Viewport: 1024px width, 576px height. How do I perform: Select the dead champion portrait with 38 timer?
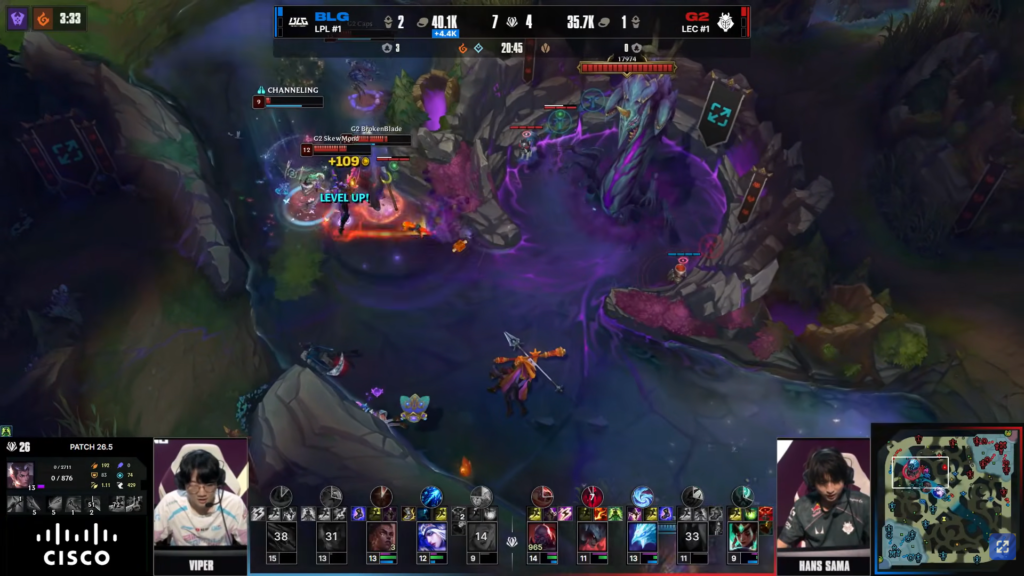[x=281, y=537]
